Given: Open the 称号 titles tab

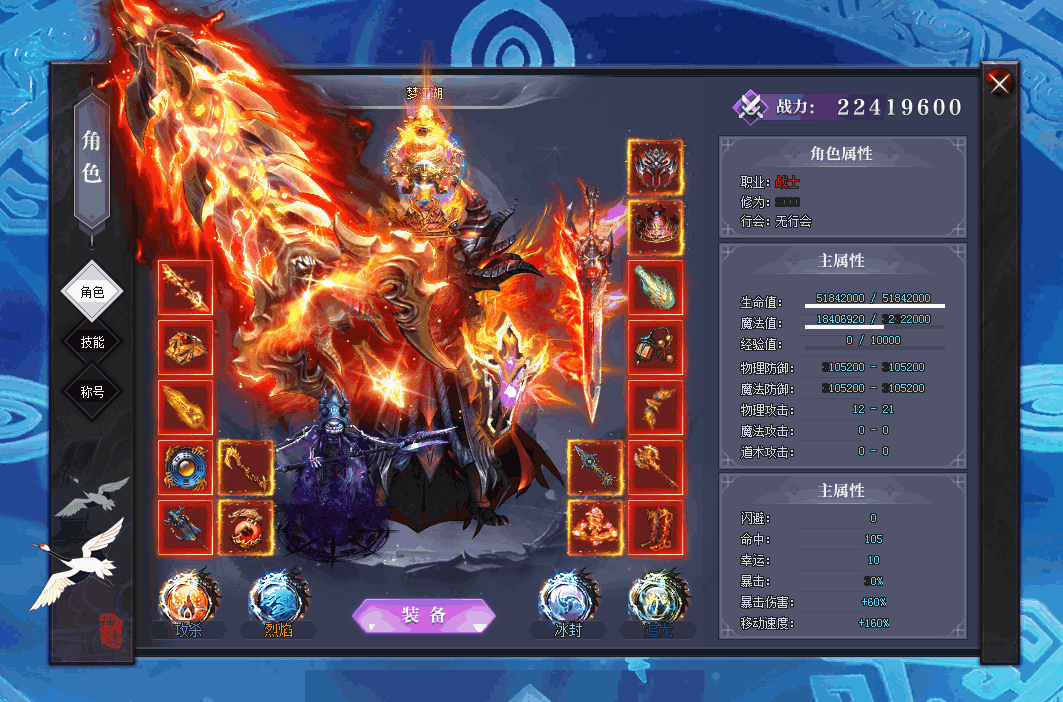Looking at the screenshot, I should [x=92, y=392].
